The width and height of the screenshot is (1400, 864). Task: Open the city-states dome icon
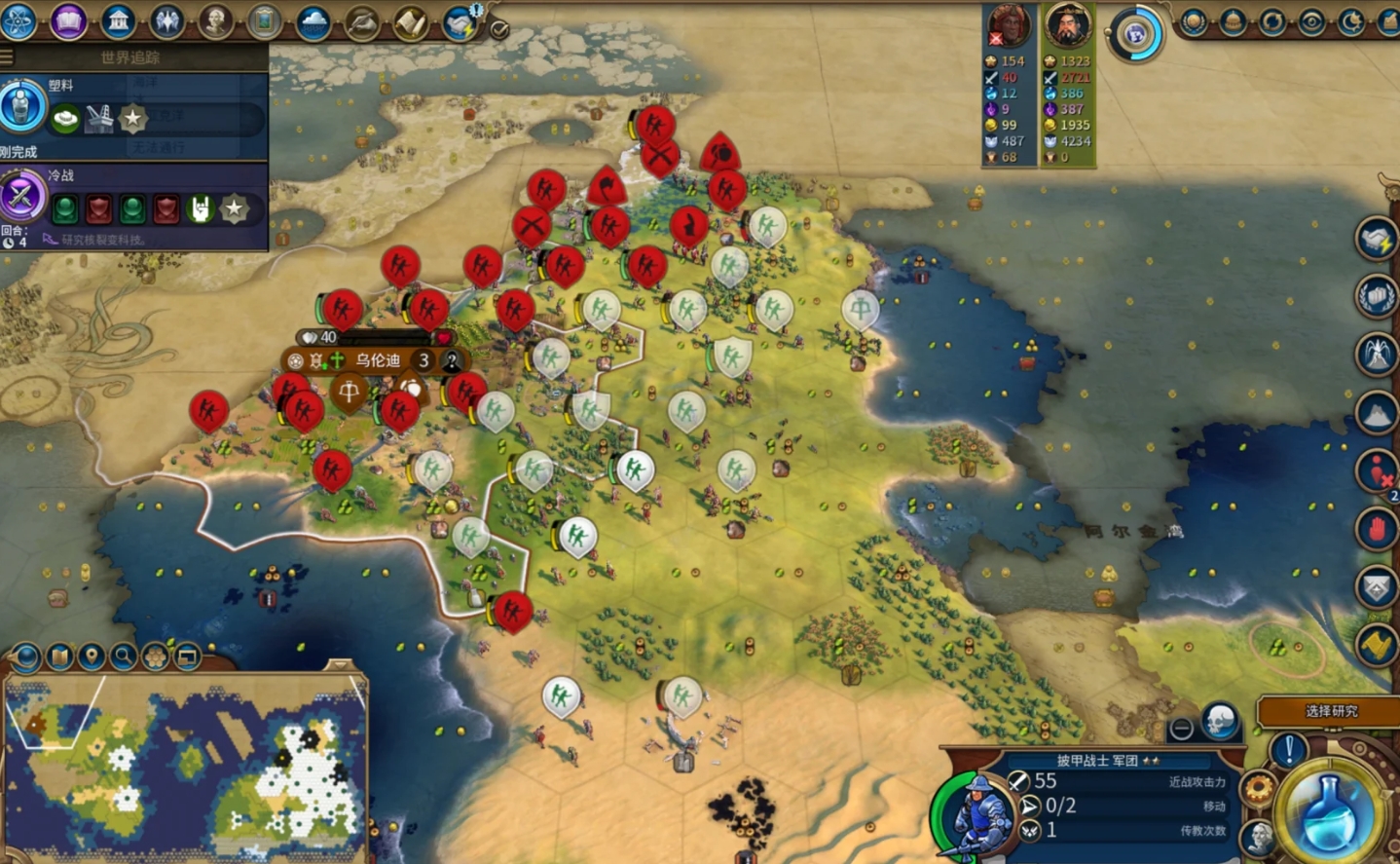pyautogui.click(x=1233, y=21)
